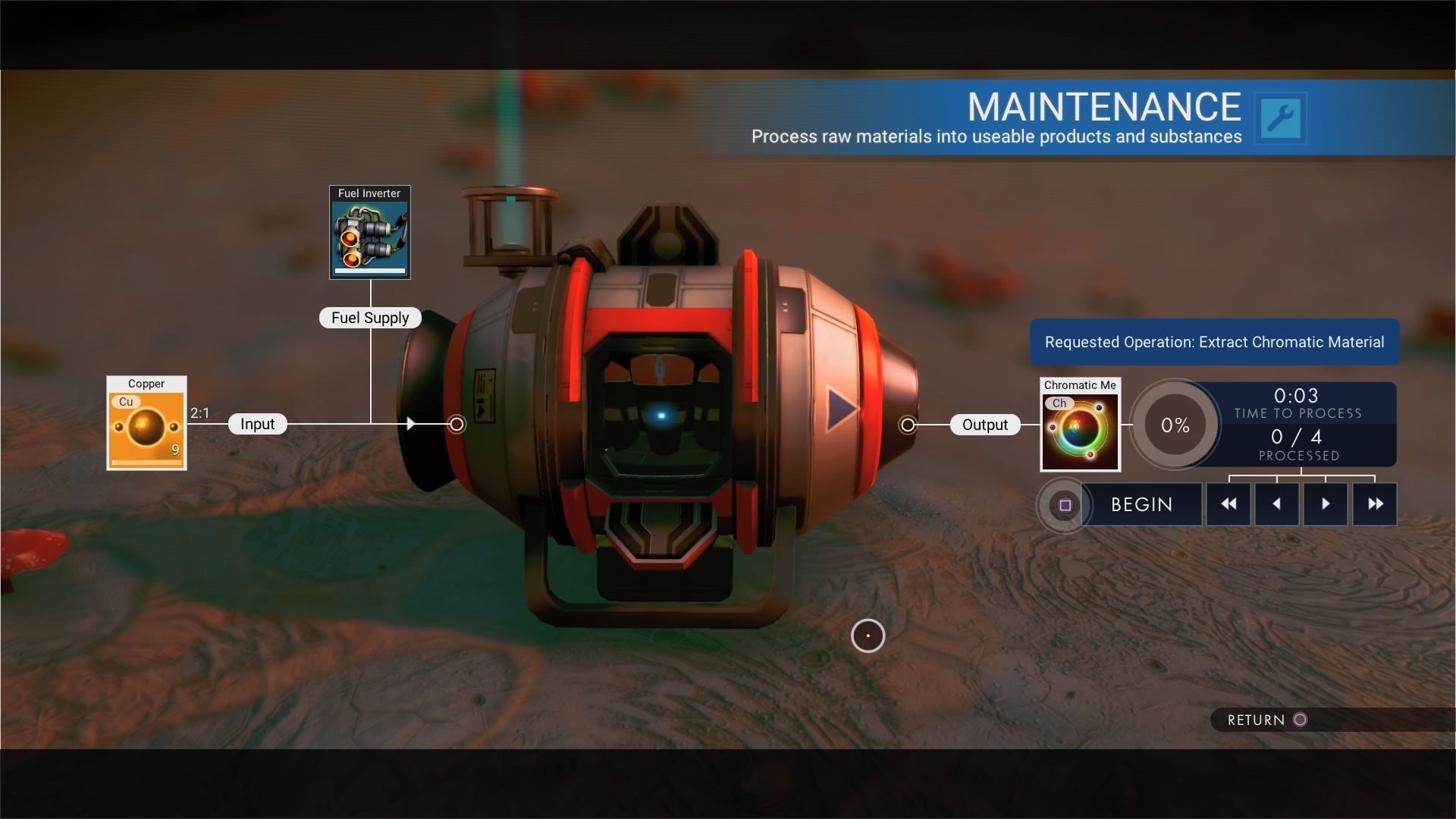Decrease processing amount by one step
Image resolution: width=1456 pixels, height=819 pixels.
(1277, 504)
